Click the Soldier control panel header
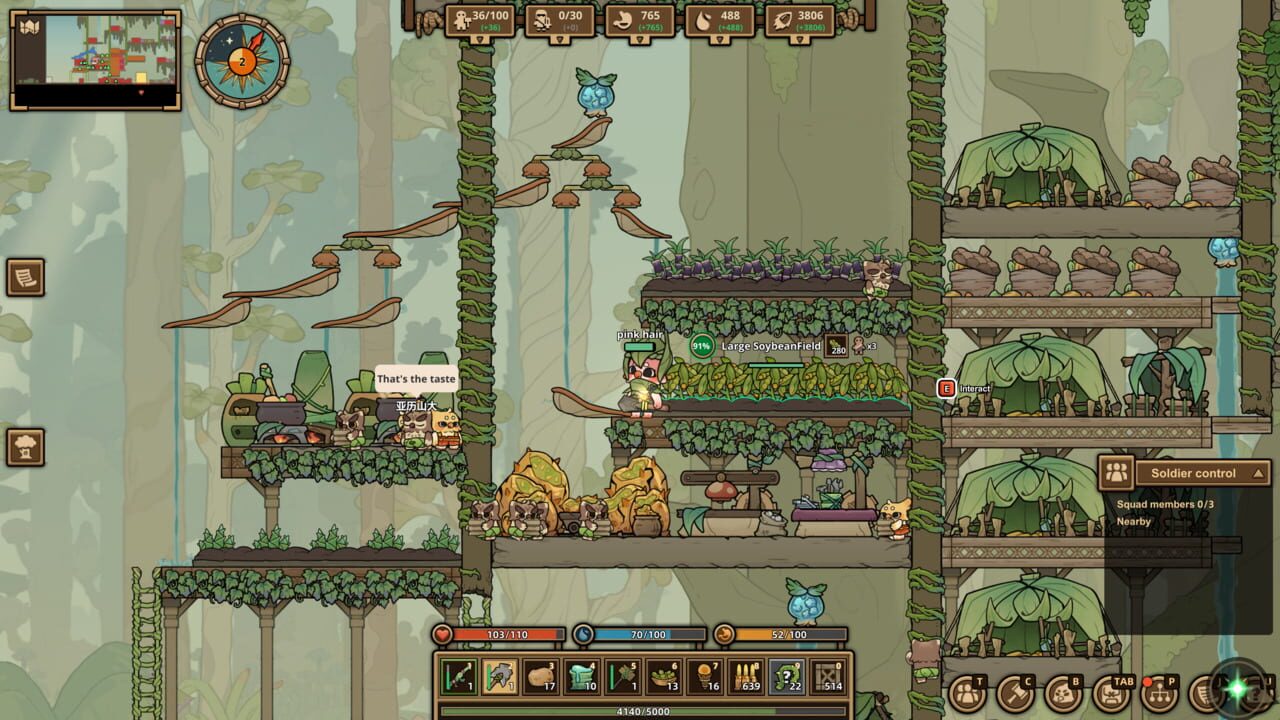 (1196, 473)
